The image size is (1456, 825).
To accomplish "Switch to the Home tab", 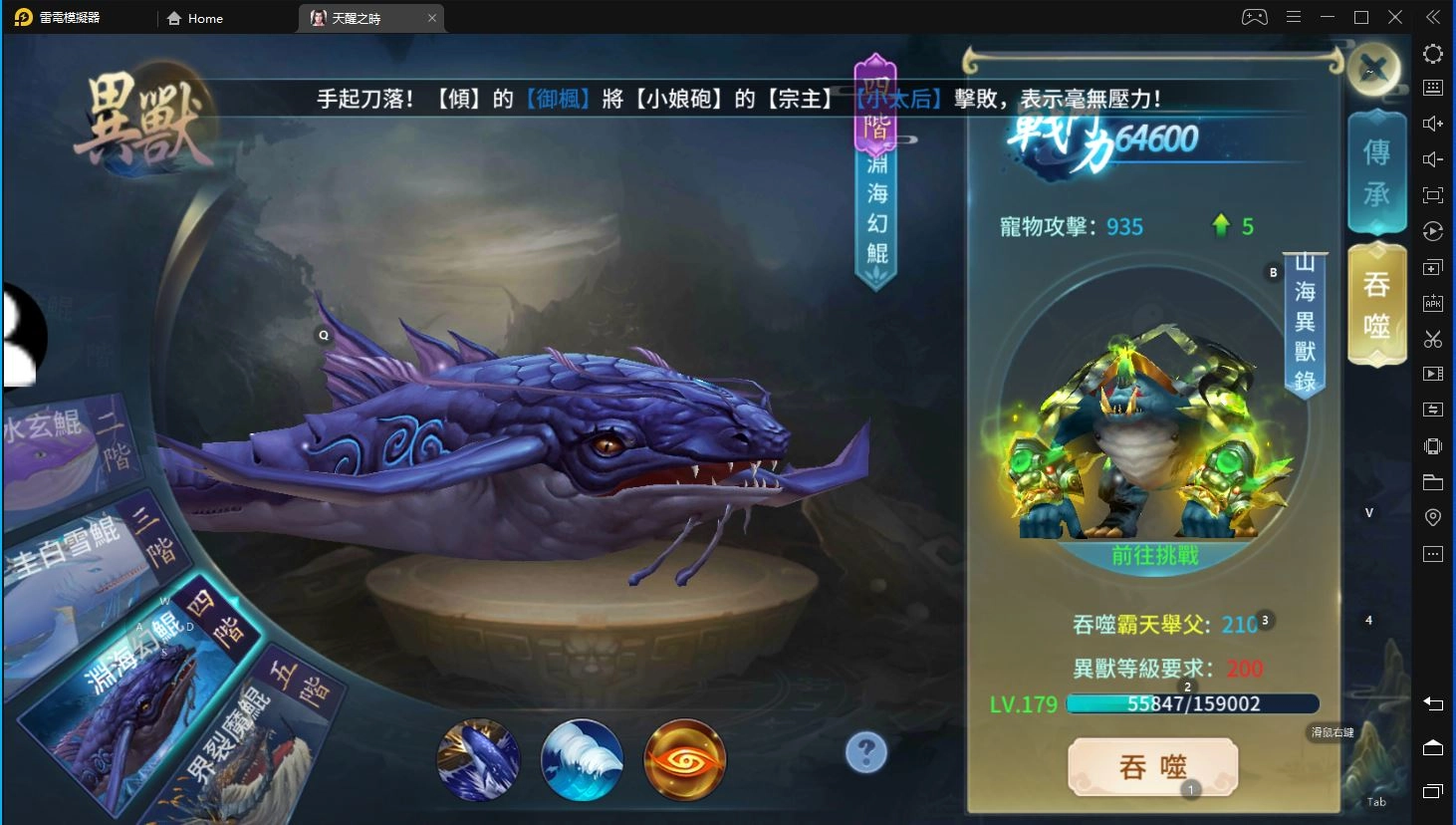I will pos(195,18).
